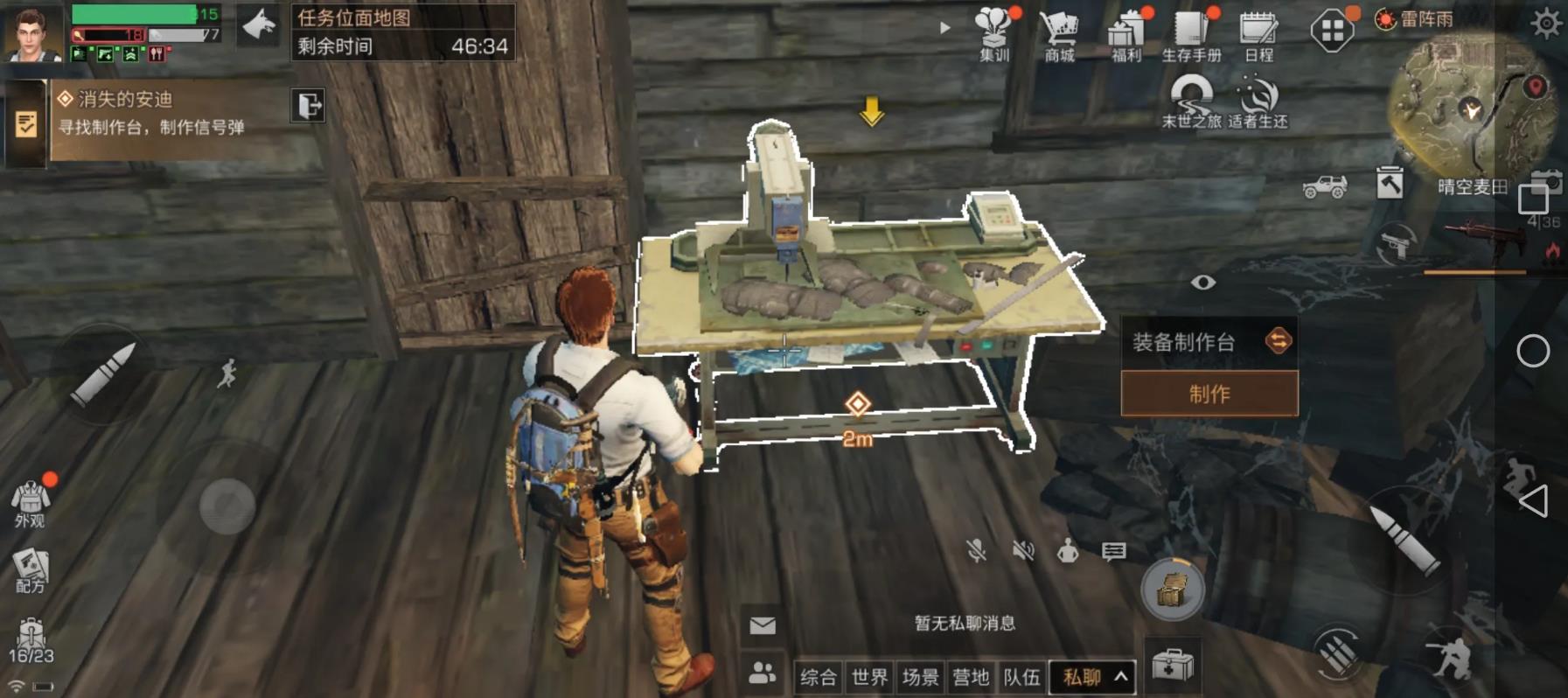Open the 商城 (Mall) store
Image resolution: width=1568 pixels, height=698 pixels.
click(x=1059, y=31)
